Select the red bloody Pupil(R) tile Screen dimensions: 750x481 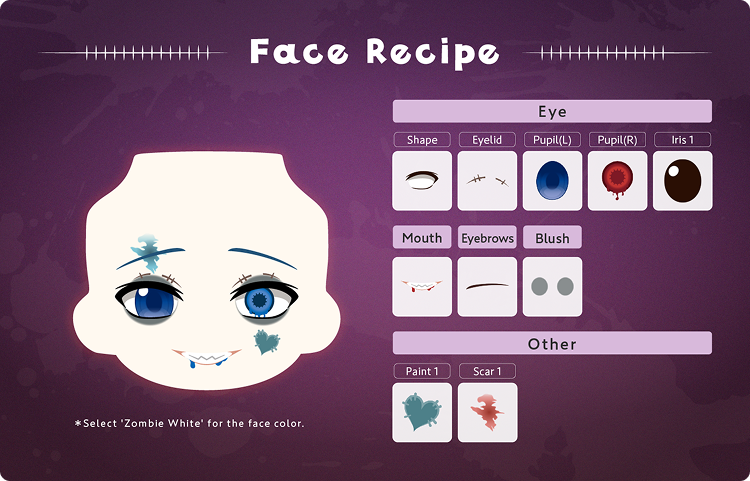(617, 181)
